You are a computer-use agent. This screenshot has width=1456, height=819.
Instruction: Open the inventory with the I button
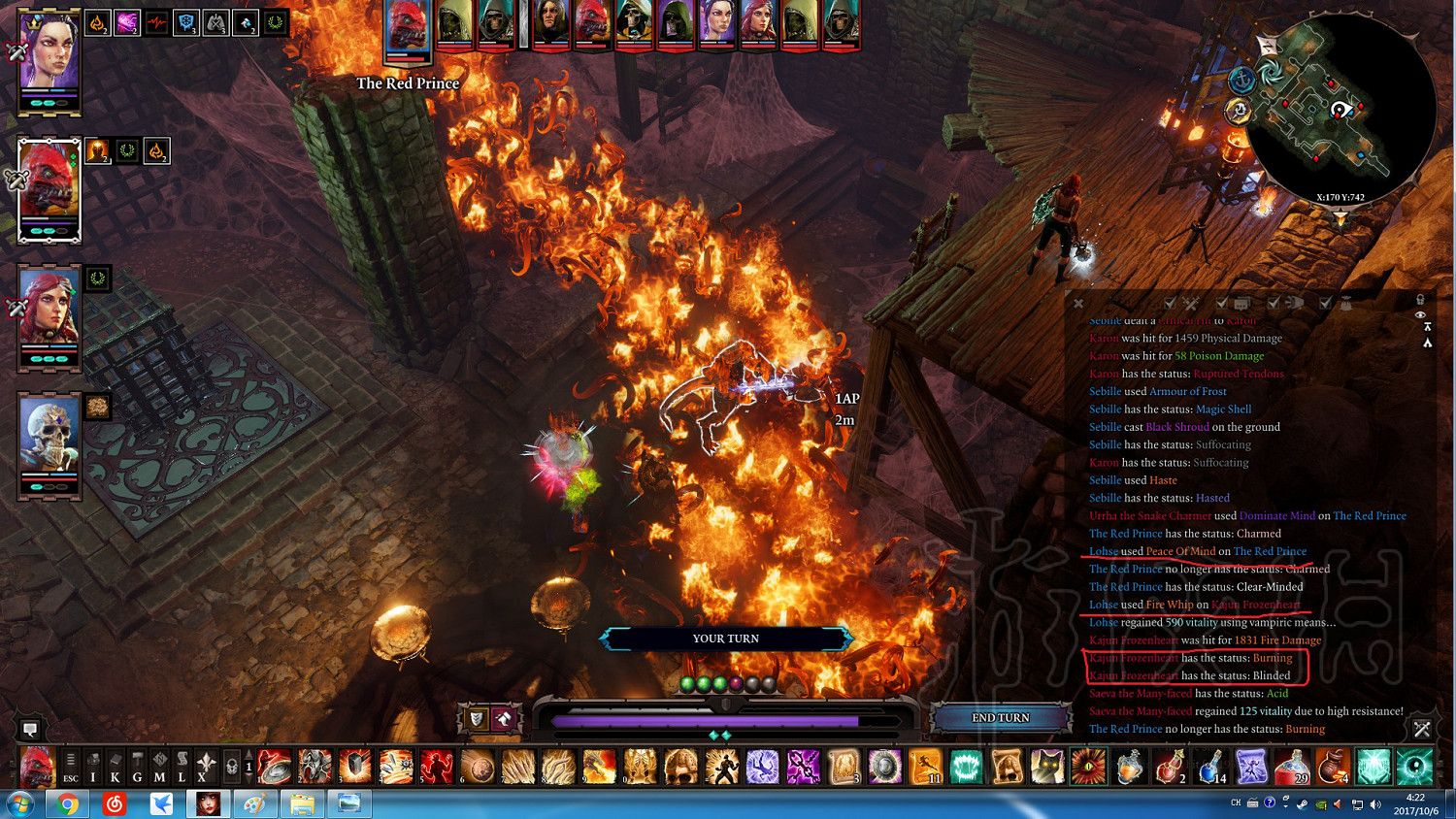tap(93, 767)
